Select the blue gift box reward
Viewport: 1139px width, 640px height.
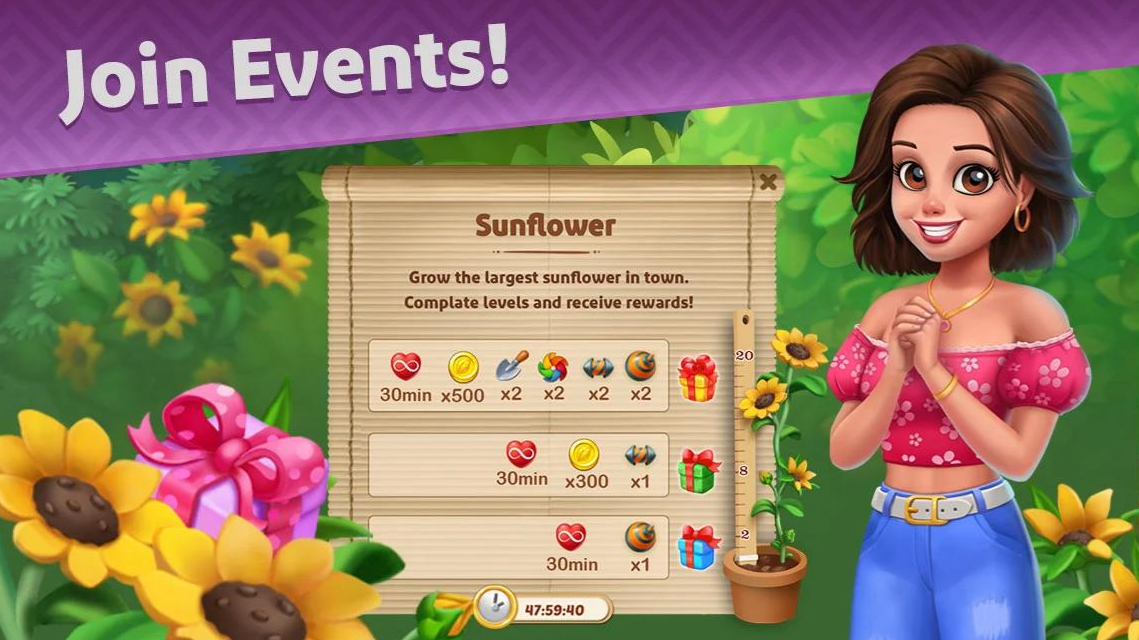coord(698,547)
